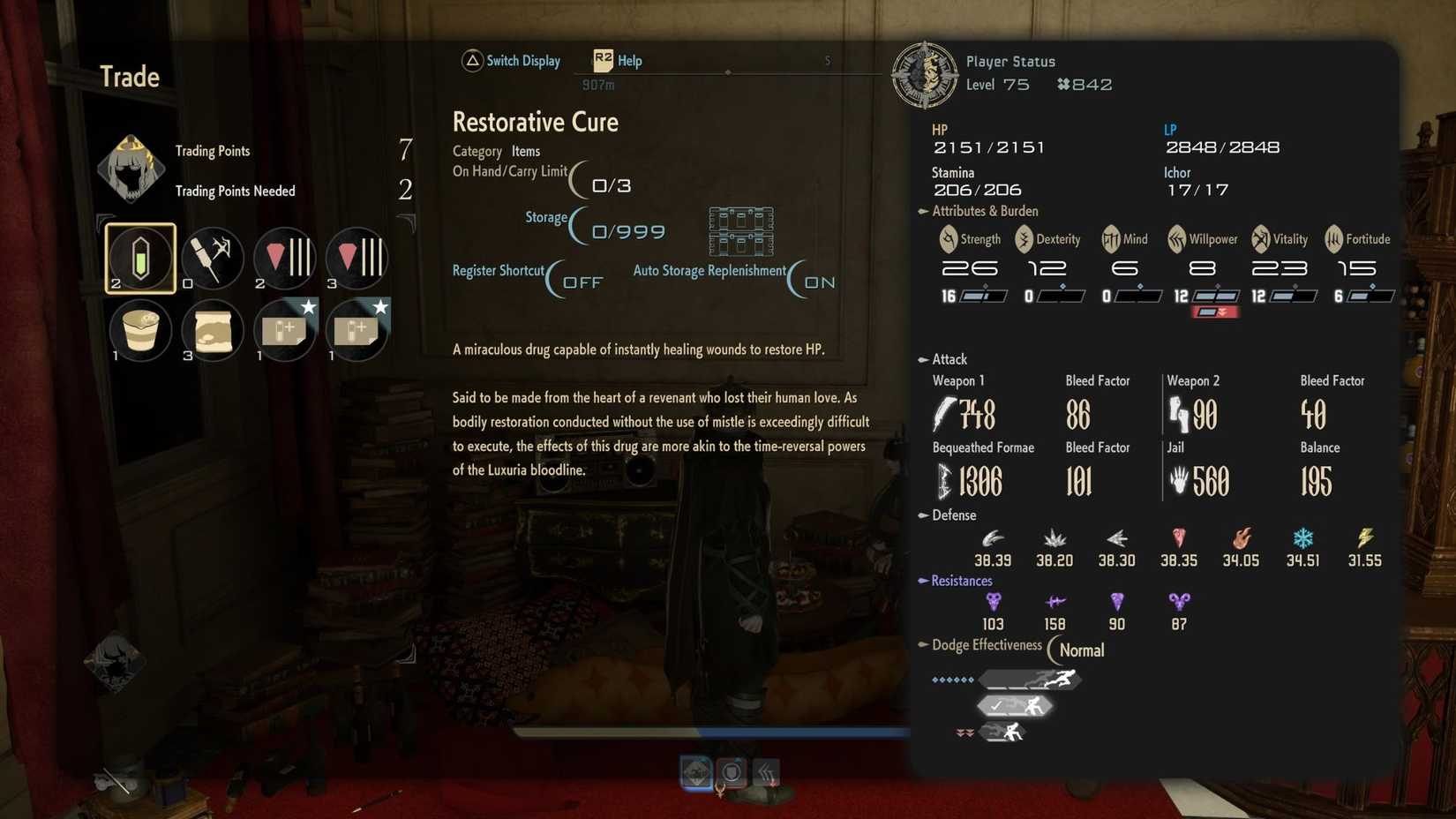Open the Trade menu header

click(129, 77)
